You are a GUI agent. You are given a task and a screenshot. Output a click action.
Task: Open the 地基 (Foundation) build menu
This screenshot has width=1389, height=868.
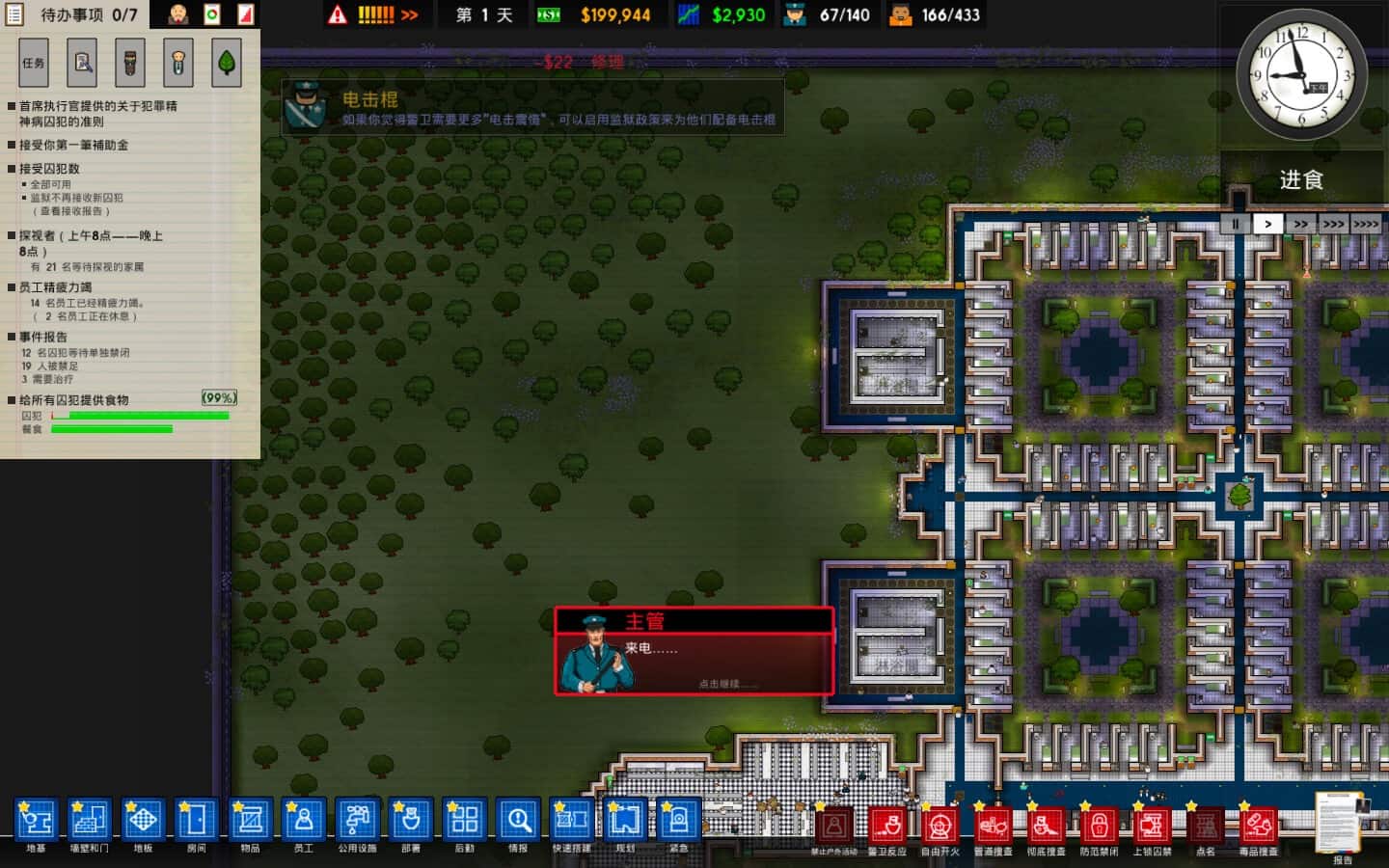(36, 822)
